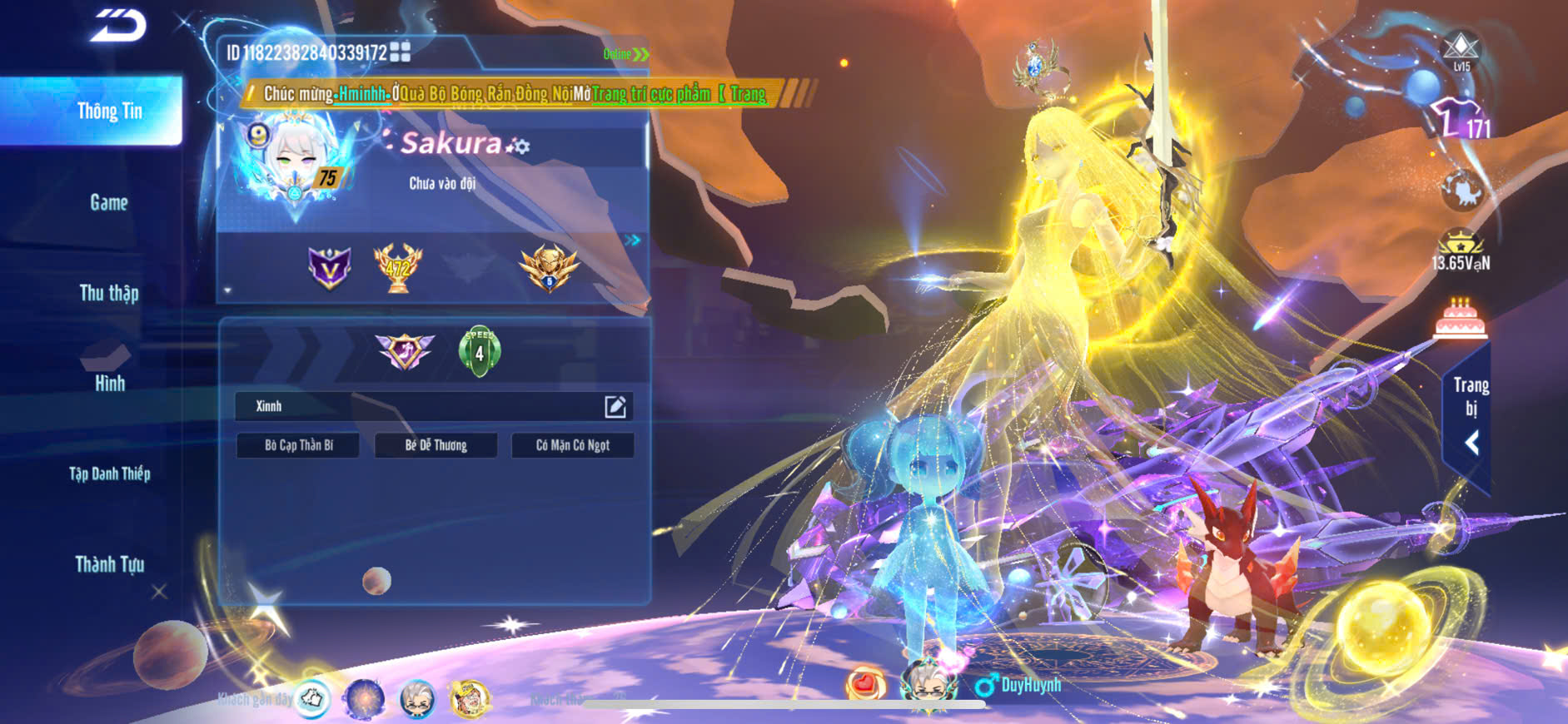Open the outfit count shirt icon

[1460, 119]
